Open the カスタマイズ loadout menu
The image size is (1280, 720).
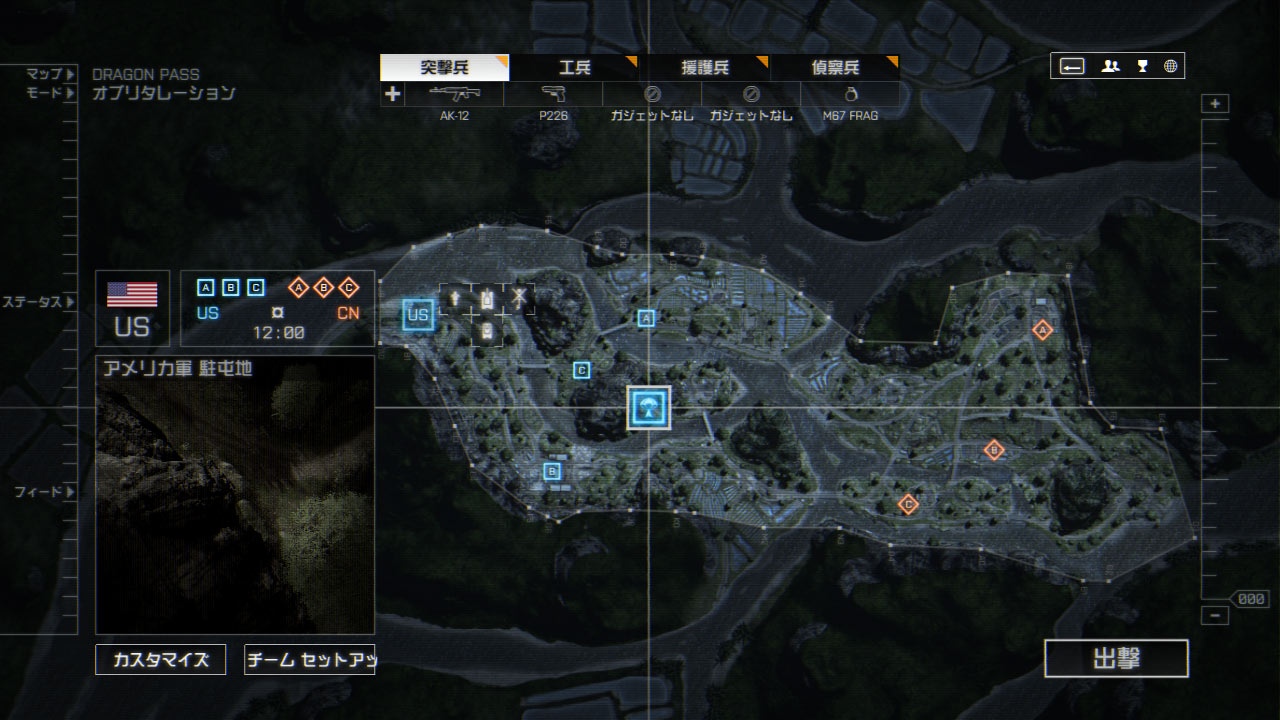click(x=161, y=659)
